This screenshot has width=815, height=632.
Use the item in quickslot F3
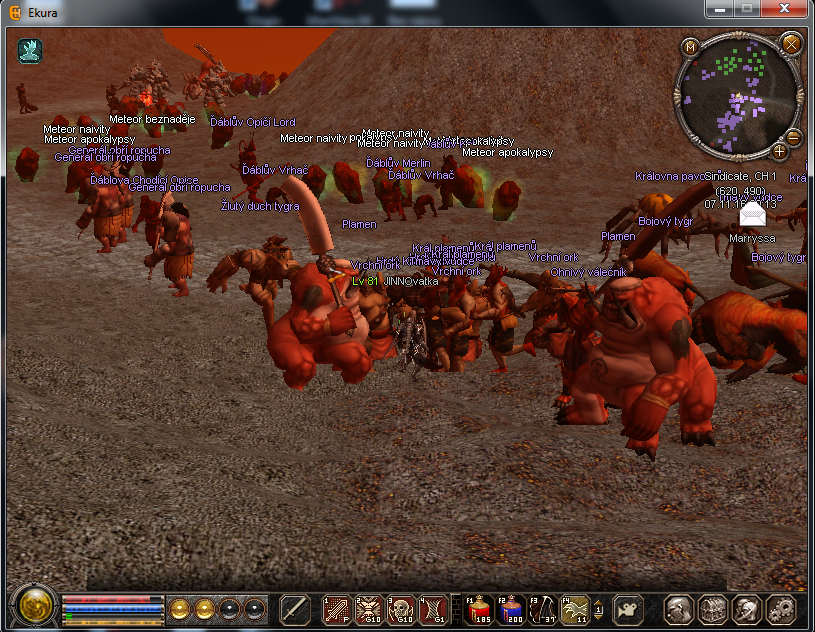tap(543, 608)
